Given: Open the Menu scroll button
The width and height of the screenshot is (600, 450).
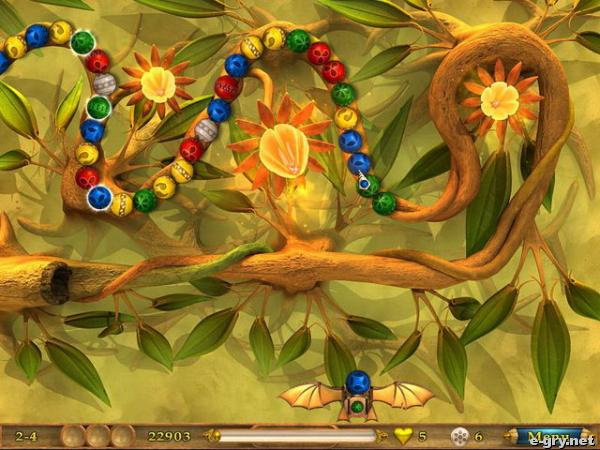Looking at the screenshot, I should click(x=551, y=436).
